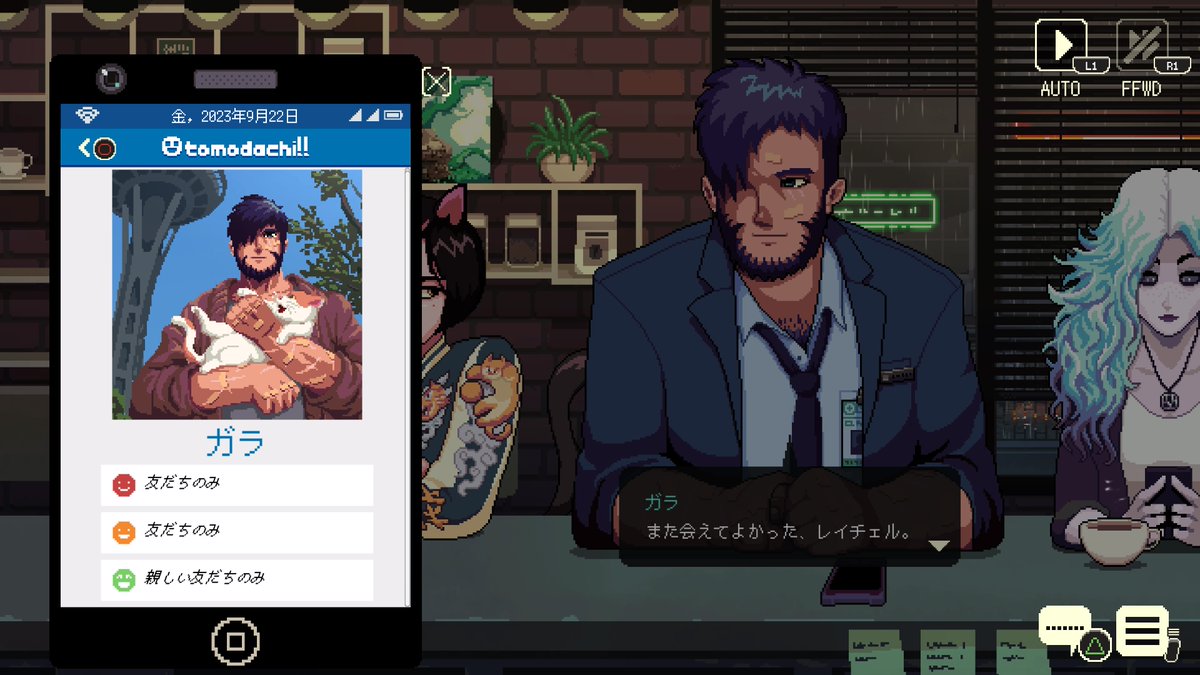Advance dialogue with the down arrow
The height and width of the screenshot is (675, 1200).
[938, 546]
